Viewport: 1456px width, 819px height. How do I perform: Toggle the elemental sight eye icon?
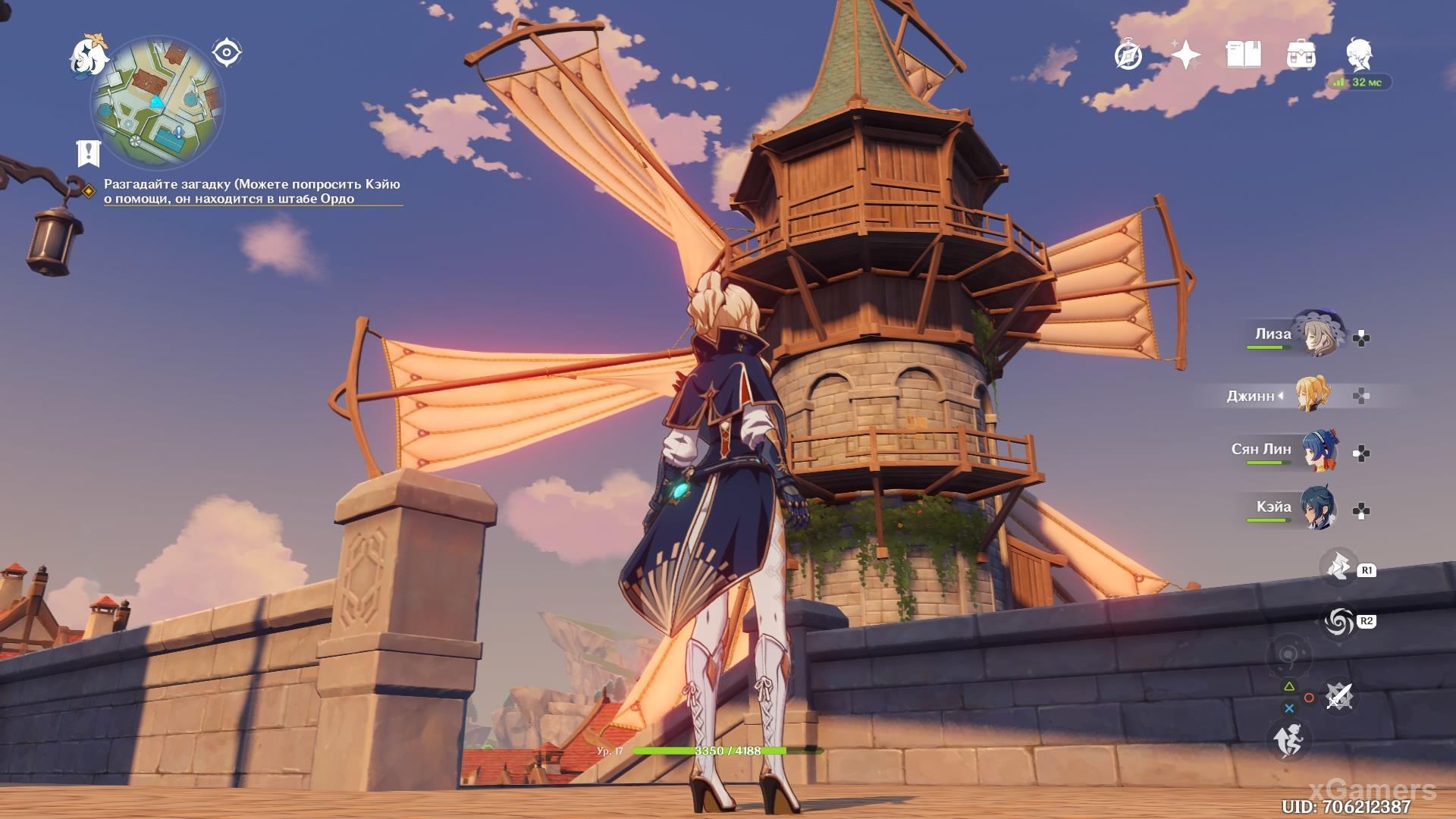click(x=226, y=53)
